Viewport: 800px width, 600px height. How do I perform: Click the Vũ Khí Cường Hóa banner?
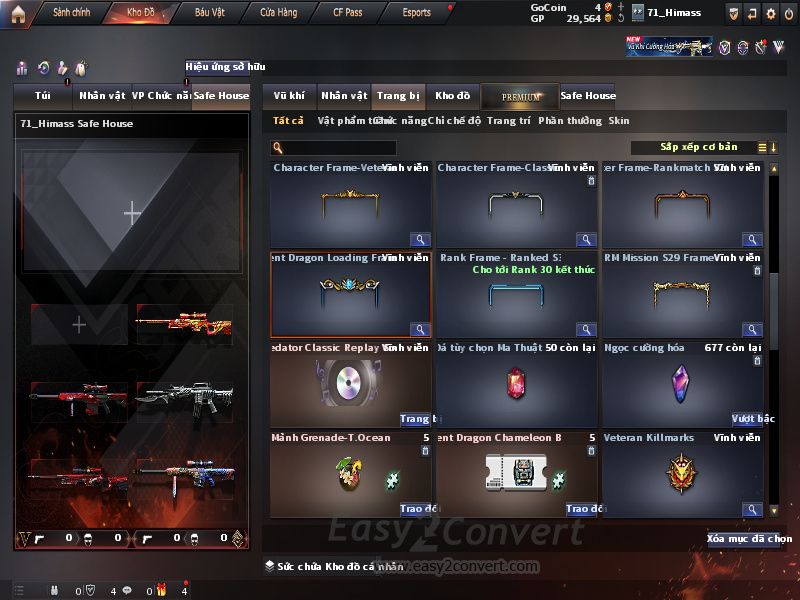tap(669, 46)
